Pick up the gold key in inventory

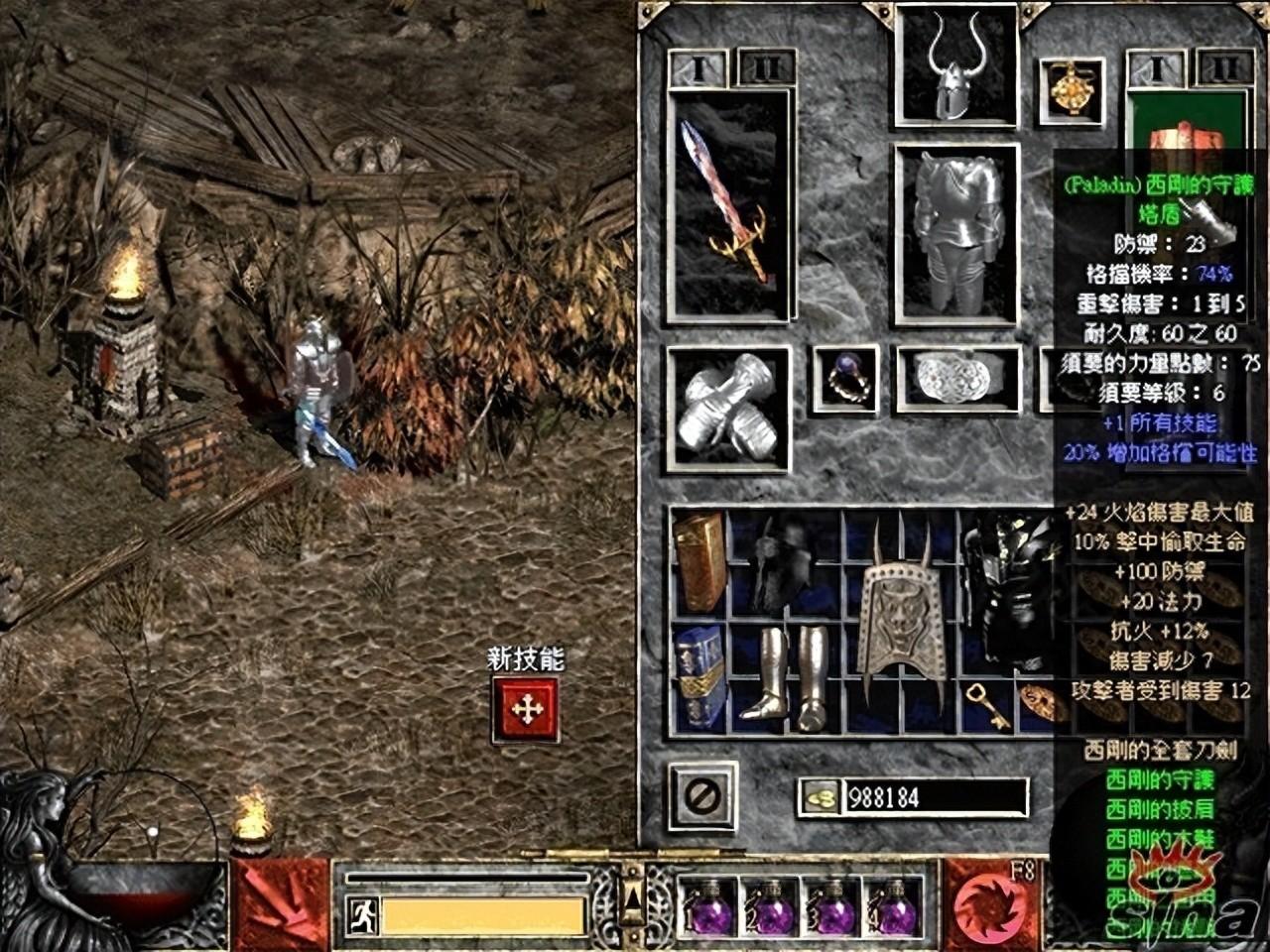click(x=986, y=704)
